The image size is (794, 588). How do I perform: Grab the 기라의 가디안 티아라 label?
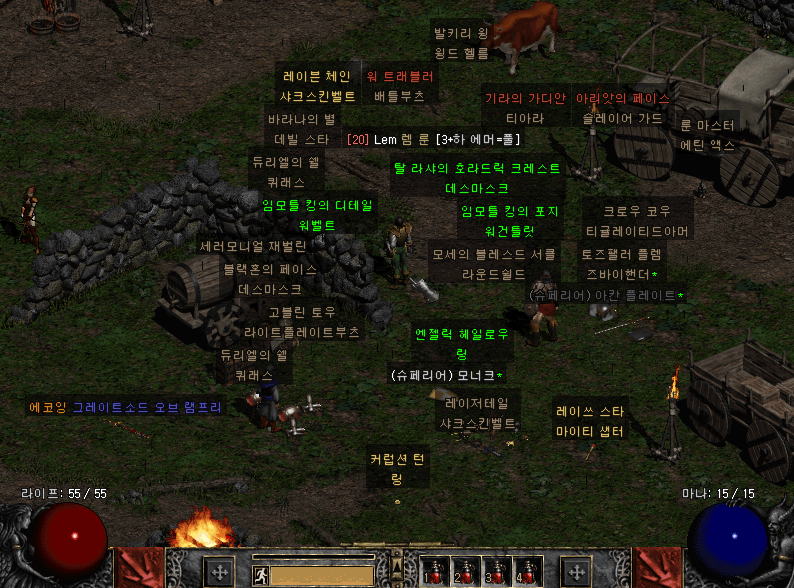pos(524,108)
